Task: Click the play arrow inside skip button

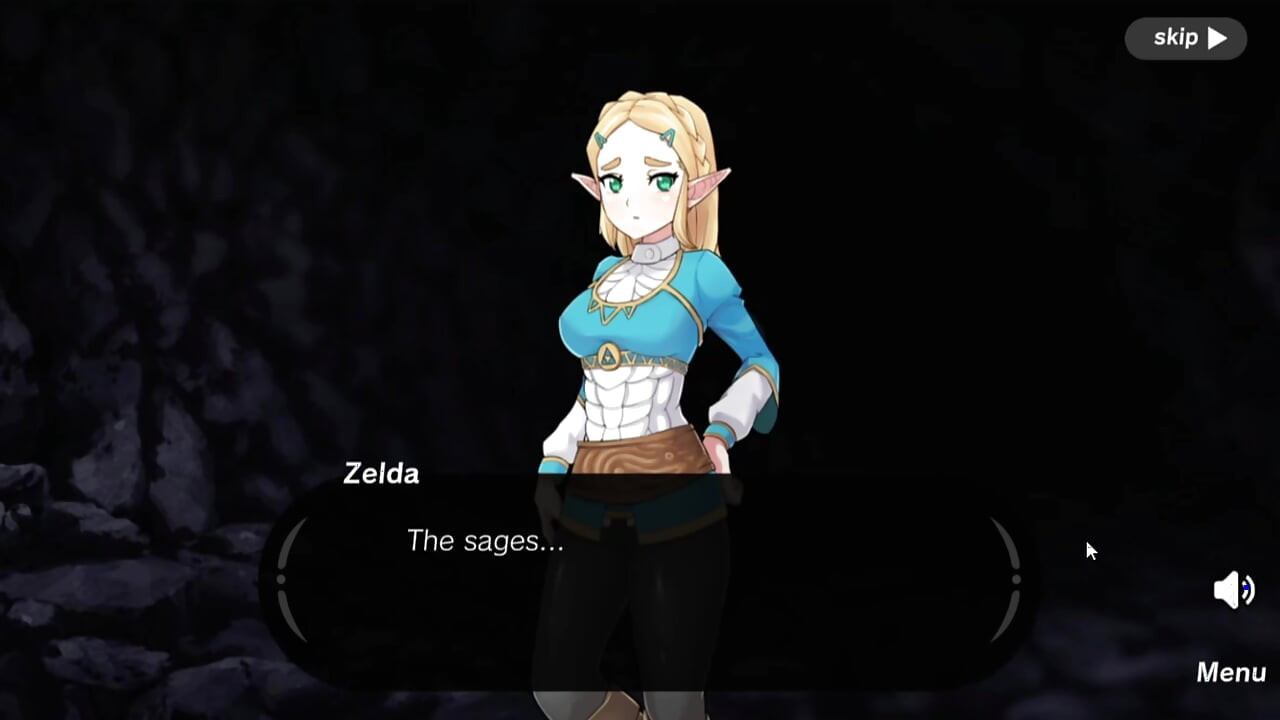Action: pyautogui.click(x=1216, y=38)
